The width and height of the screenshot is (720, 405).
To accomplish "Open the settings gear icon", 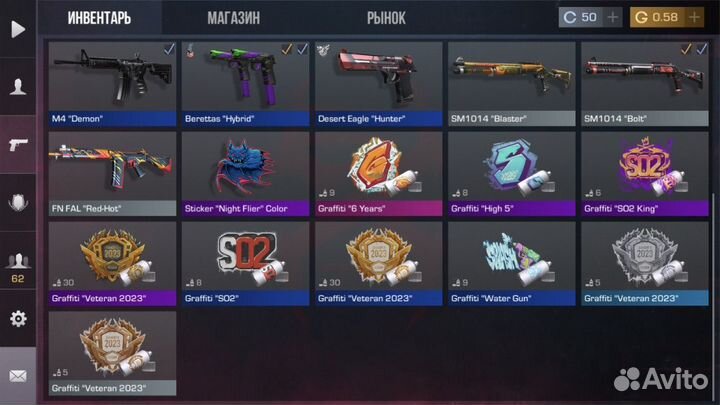I will tap(17, 319).
